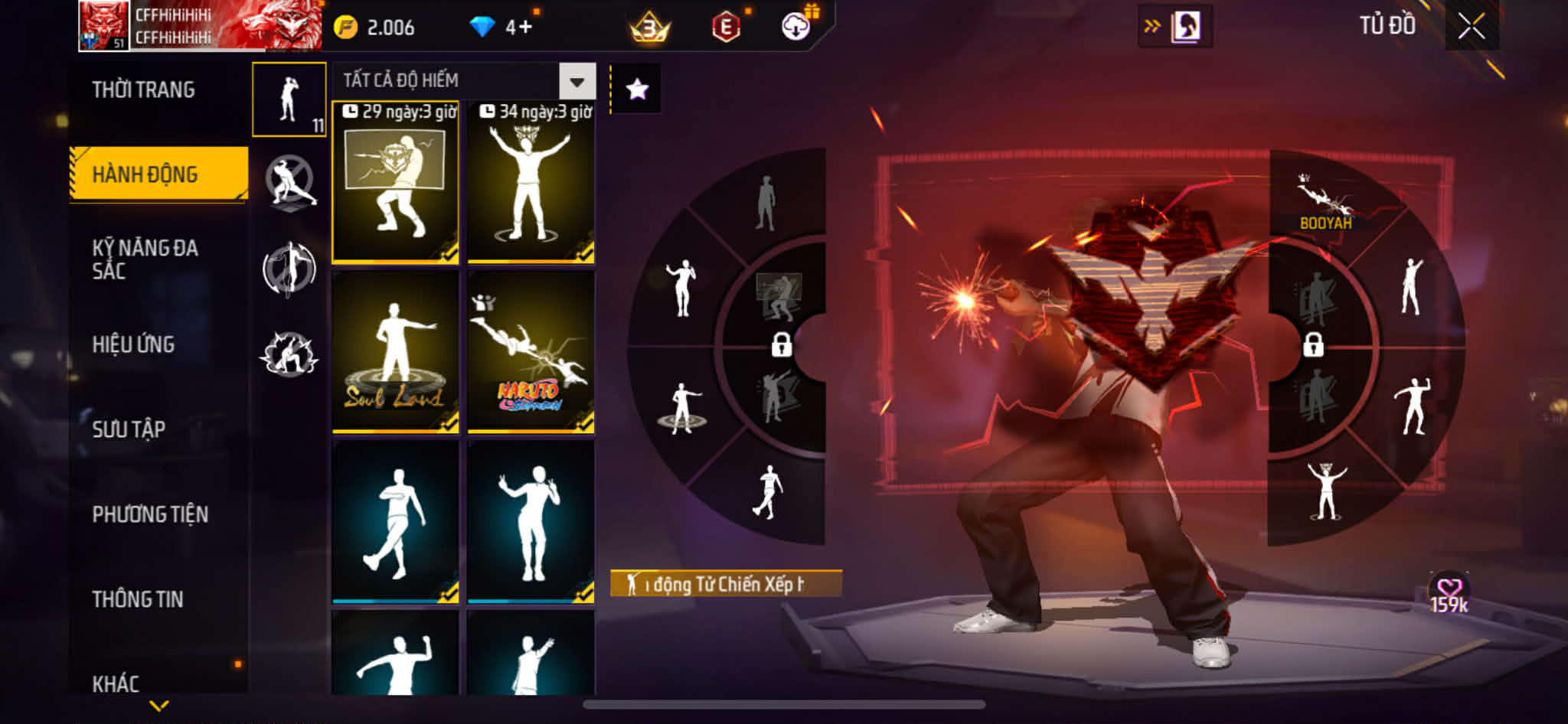Open the emote subcategory with 11 count
The image size is (1568, 724).
click(289, 99)
